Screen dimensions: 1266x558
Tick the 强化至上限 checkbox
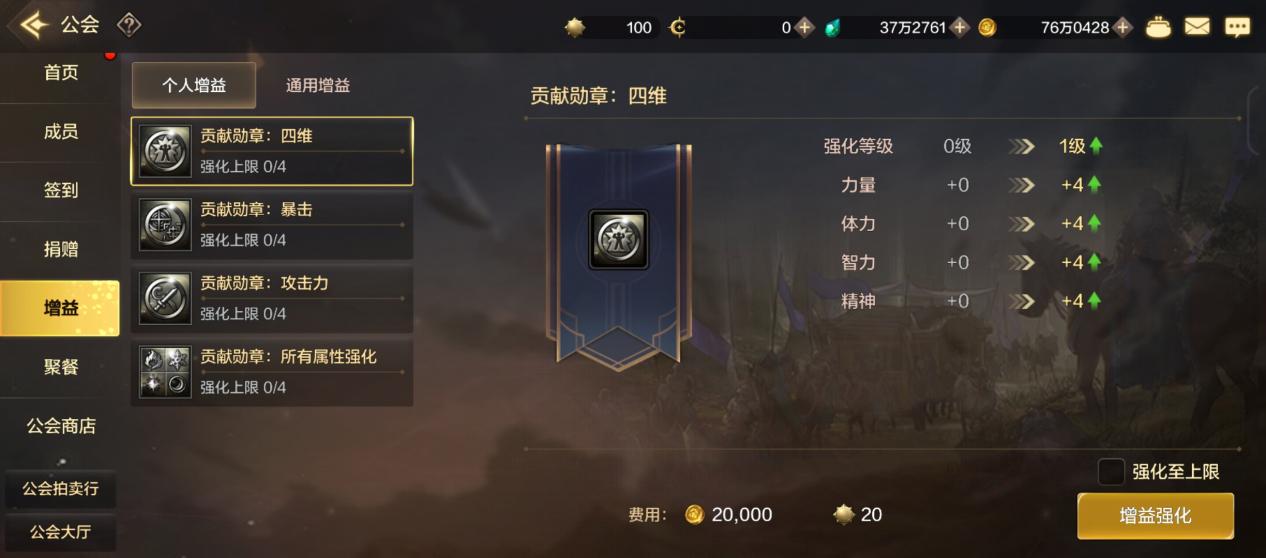click(x=1111, y=472)
